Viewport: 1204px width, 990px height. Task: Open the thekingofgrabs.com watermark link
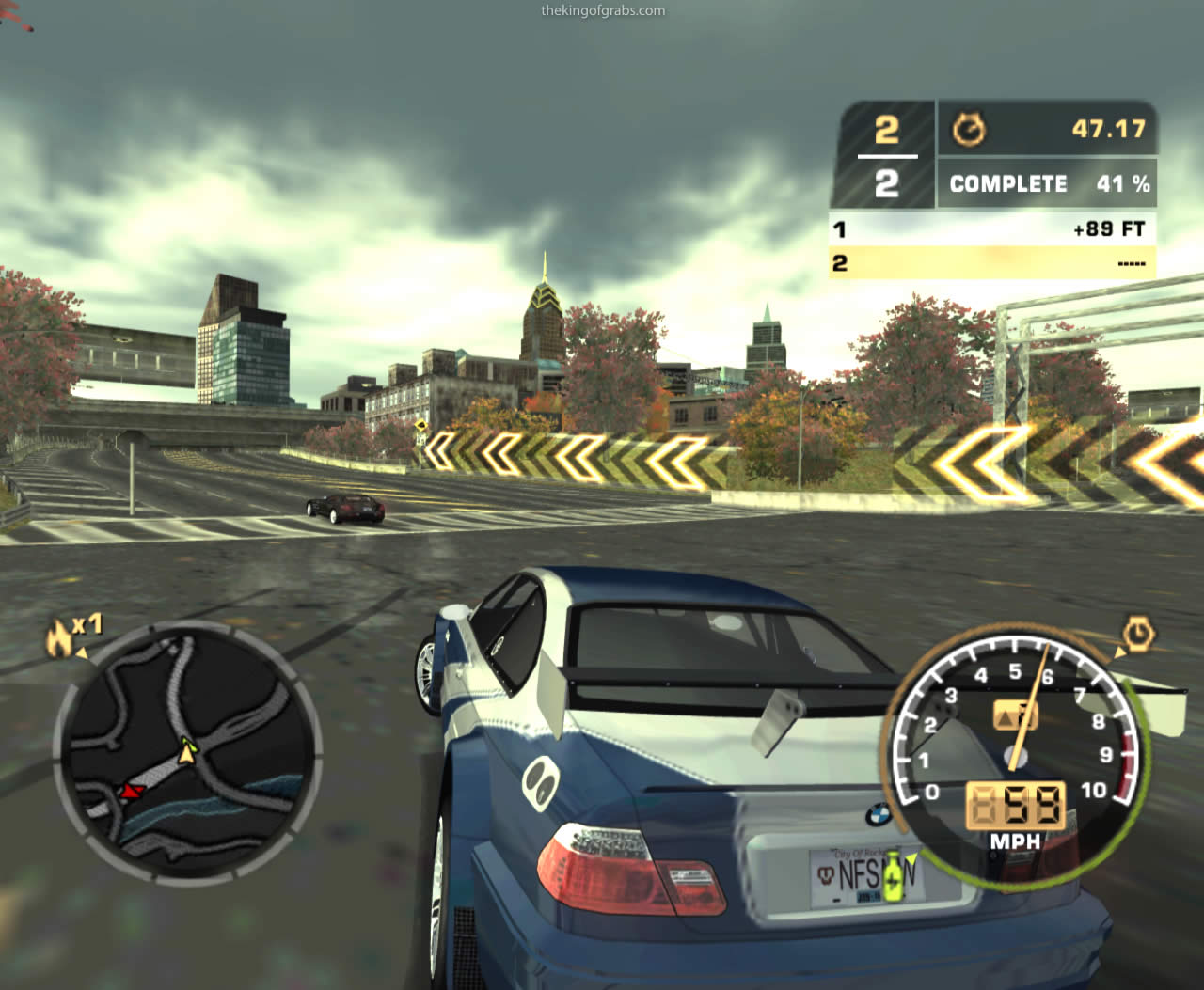pos(603,11)
